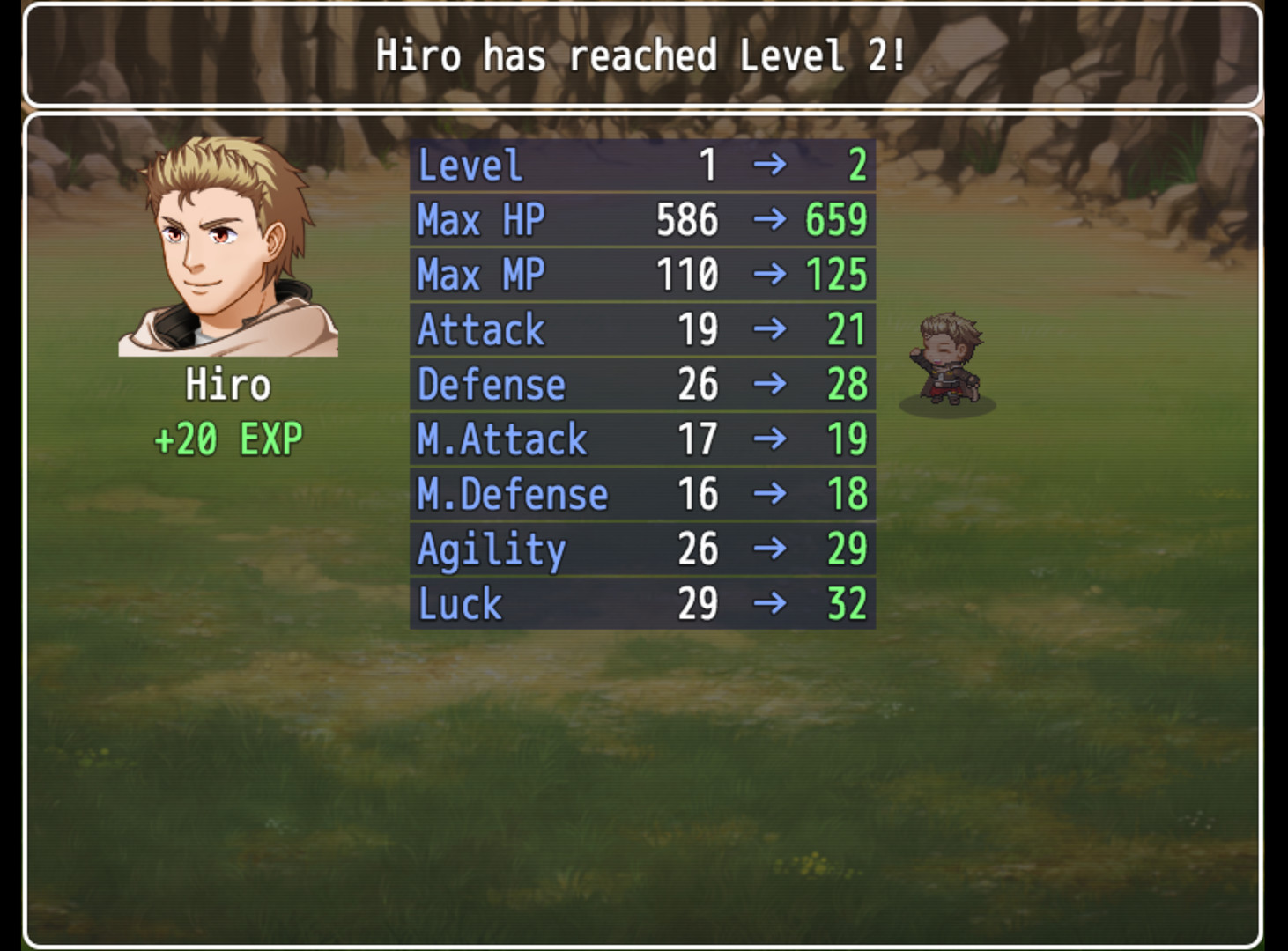
Task: Click the new Luck value 32
Action: (846, 603)
